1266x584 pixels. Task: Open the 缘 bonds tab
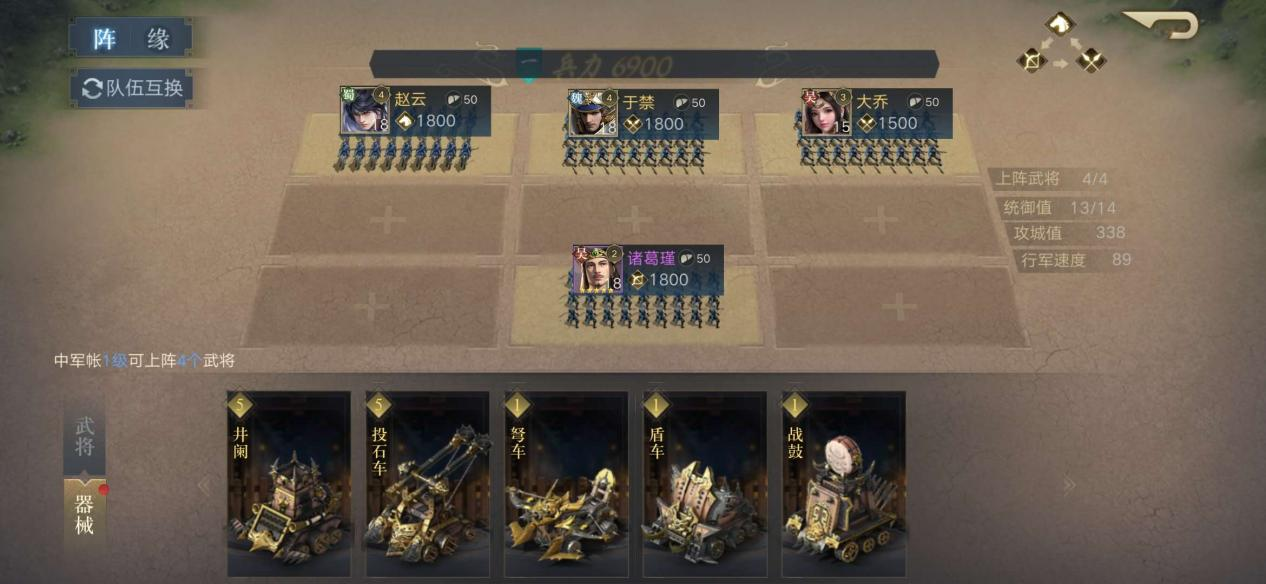[x=158, y=39]
